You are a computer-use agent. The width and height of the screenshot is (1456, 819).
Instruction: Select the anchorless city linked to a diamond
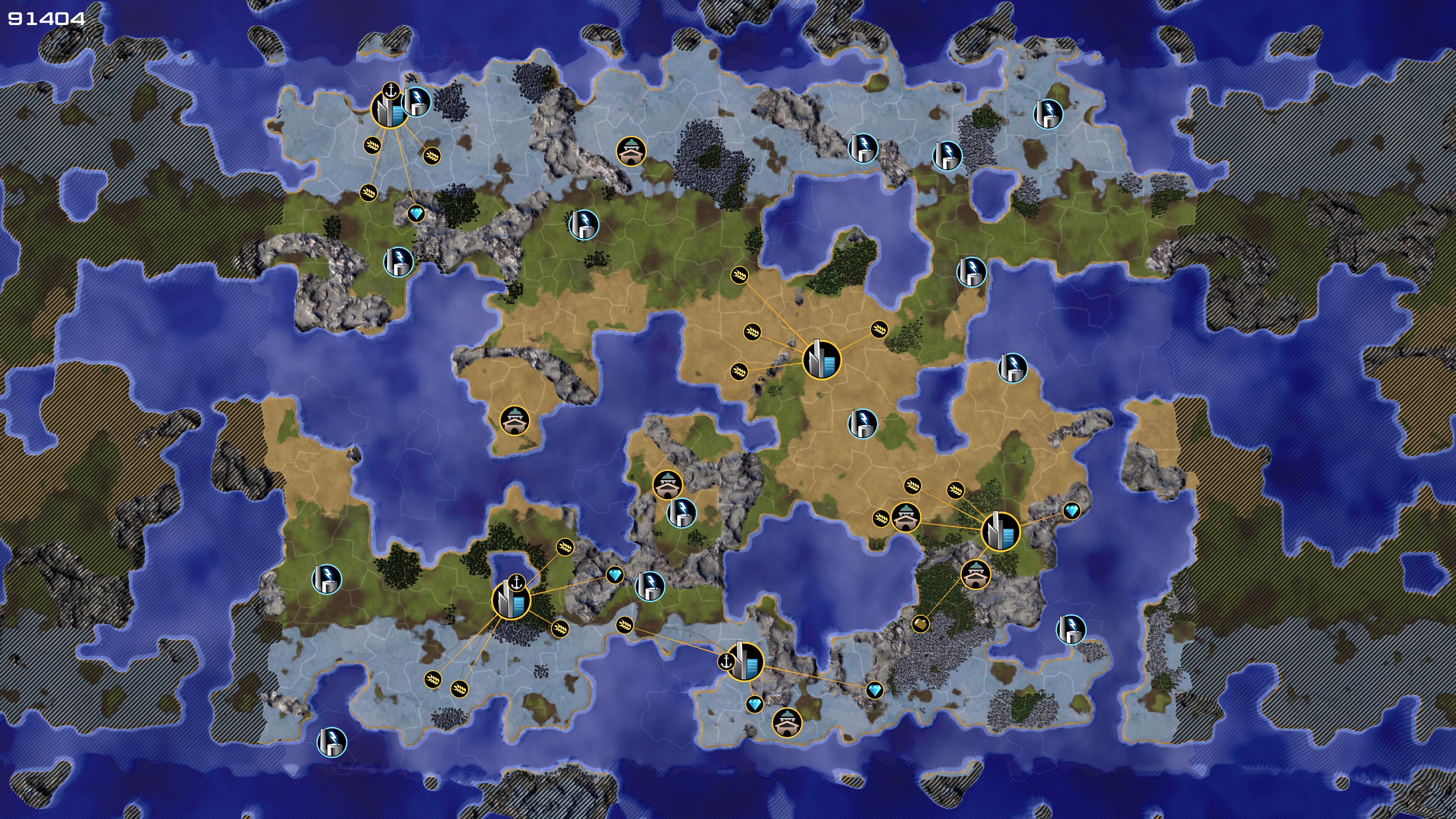[x=1001, y=531]
